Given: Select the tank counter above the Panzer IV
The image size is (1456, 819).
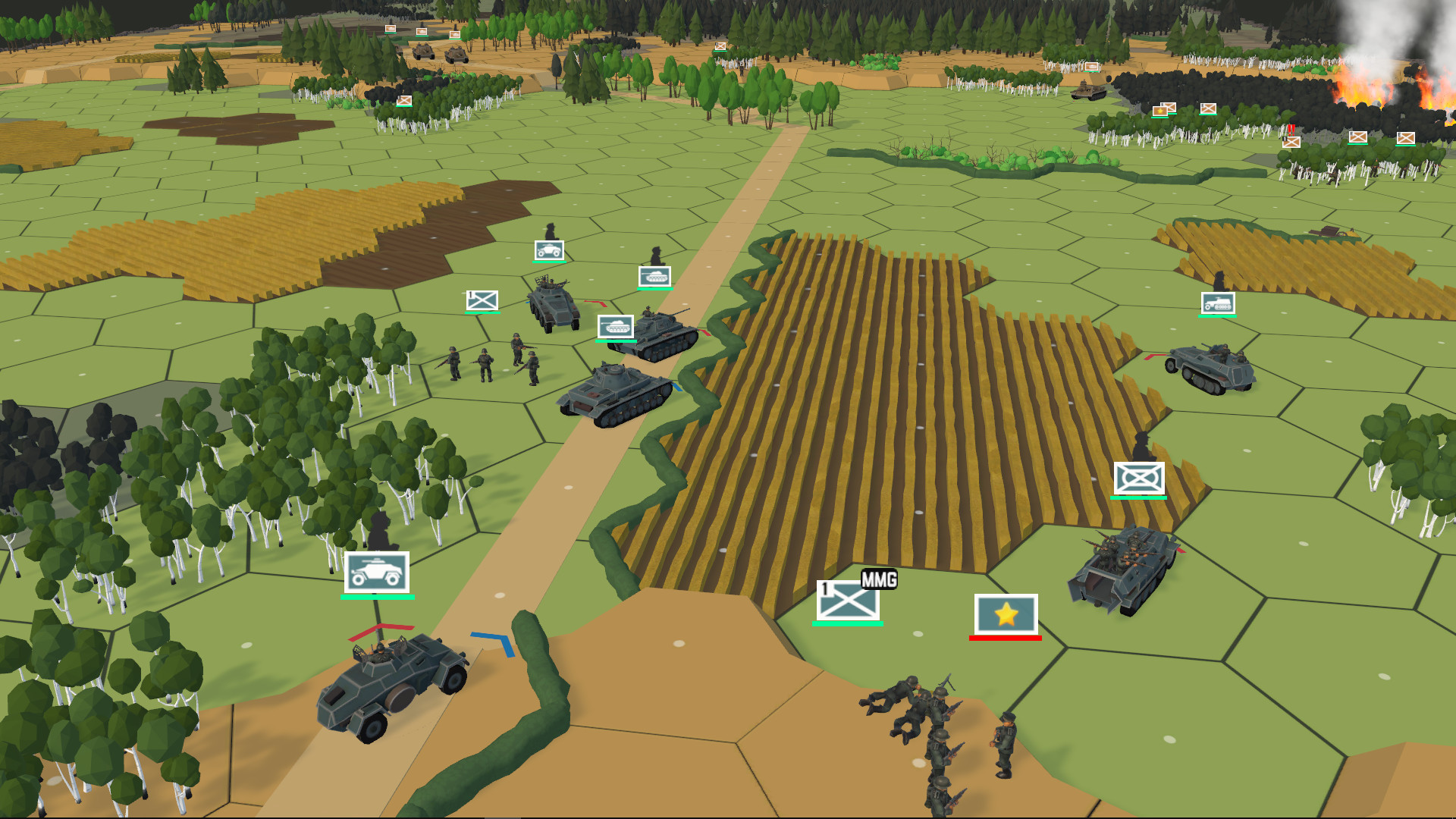Looking at the screenshot, I should pos(655,276).
